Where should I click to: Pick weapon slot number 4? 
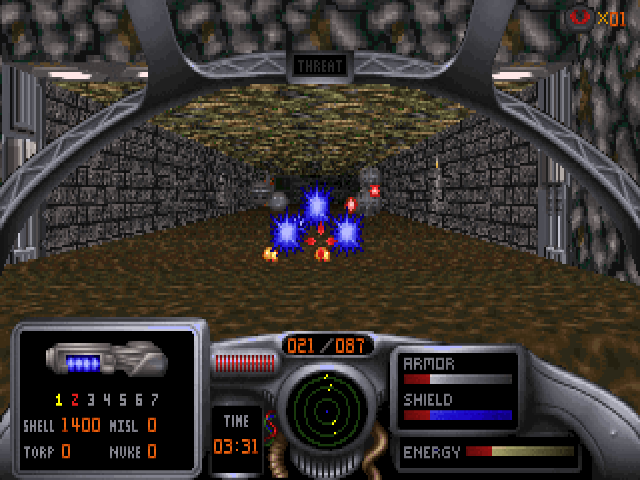pyautogui.click(x=106, y=400)
